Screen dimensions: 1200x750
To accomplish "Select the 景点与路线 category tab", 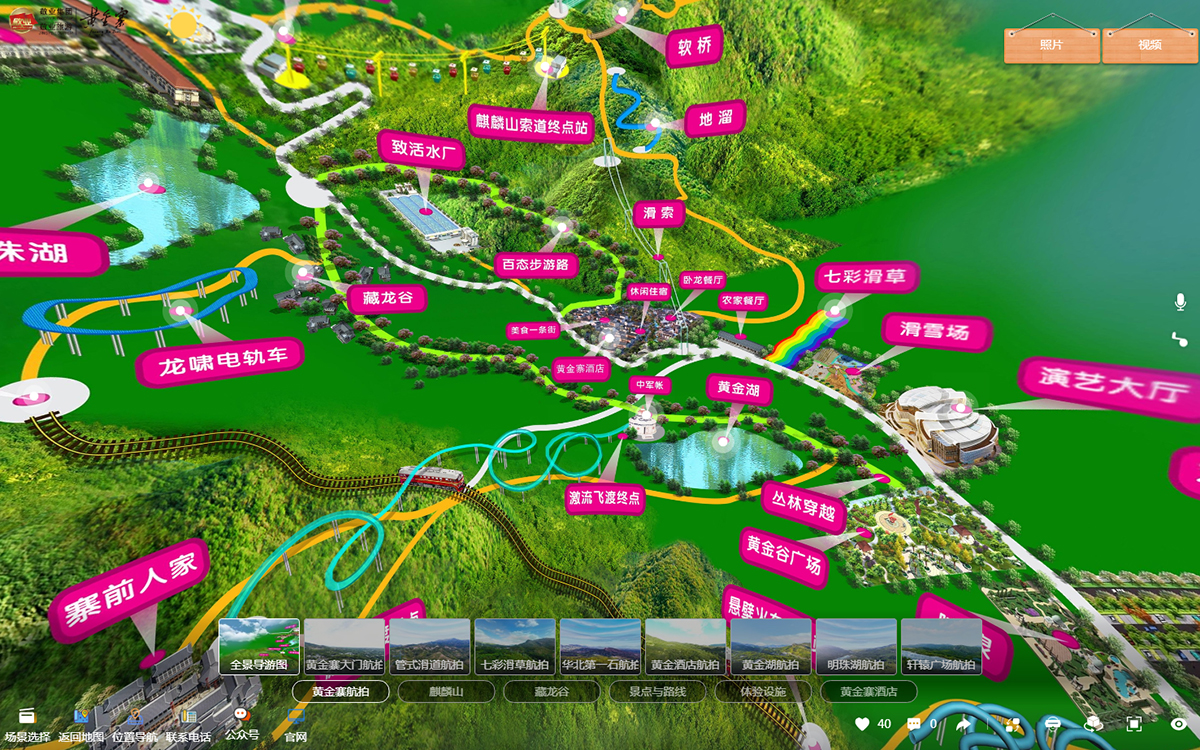I will 657,691.
